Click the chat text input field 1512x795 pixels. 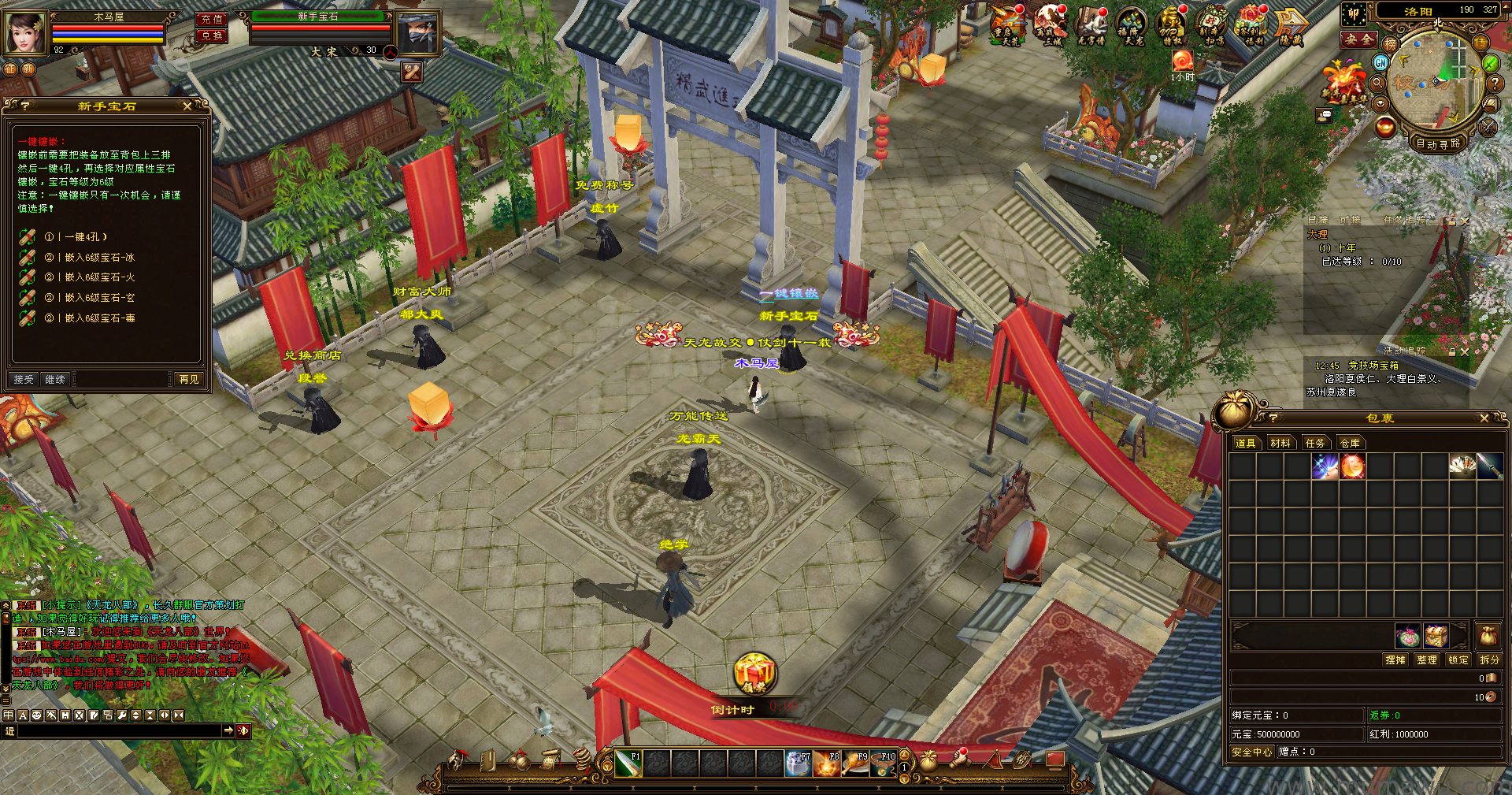118,731
